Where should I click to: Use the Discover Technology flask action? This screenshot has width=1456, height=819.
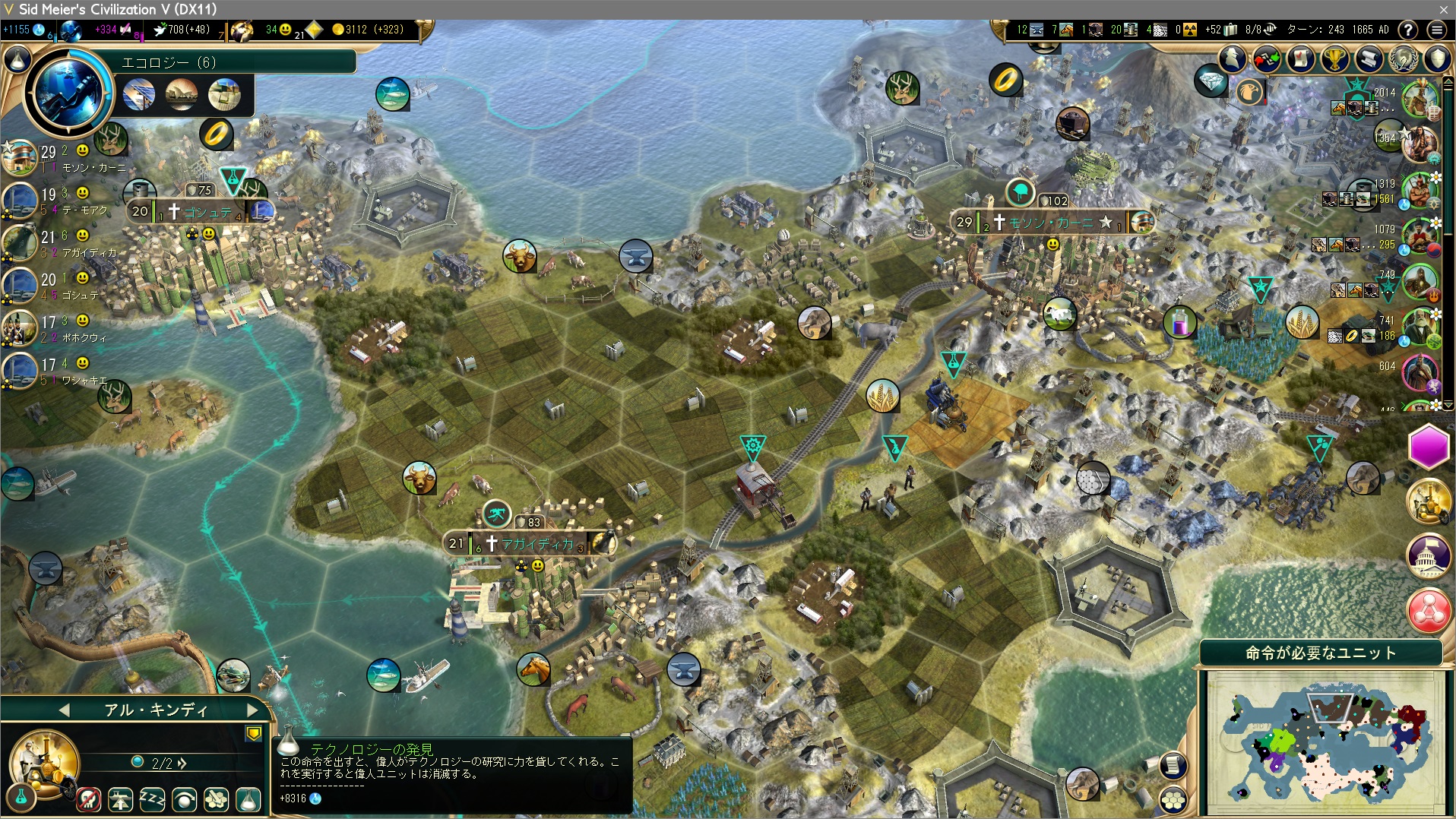[248, 799]
